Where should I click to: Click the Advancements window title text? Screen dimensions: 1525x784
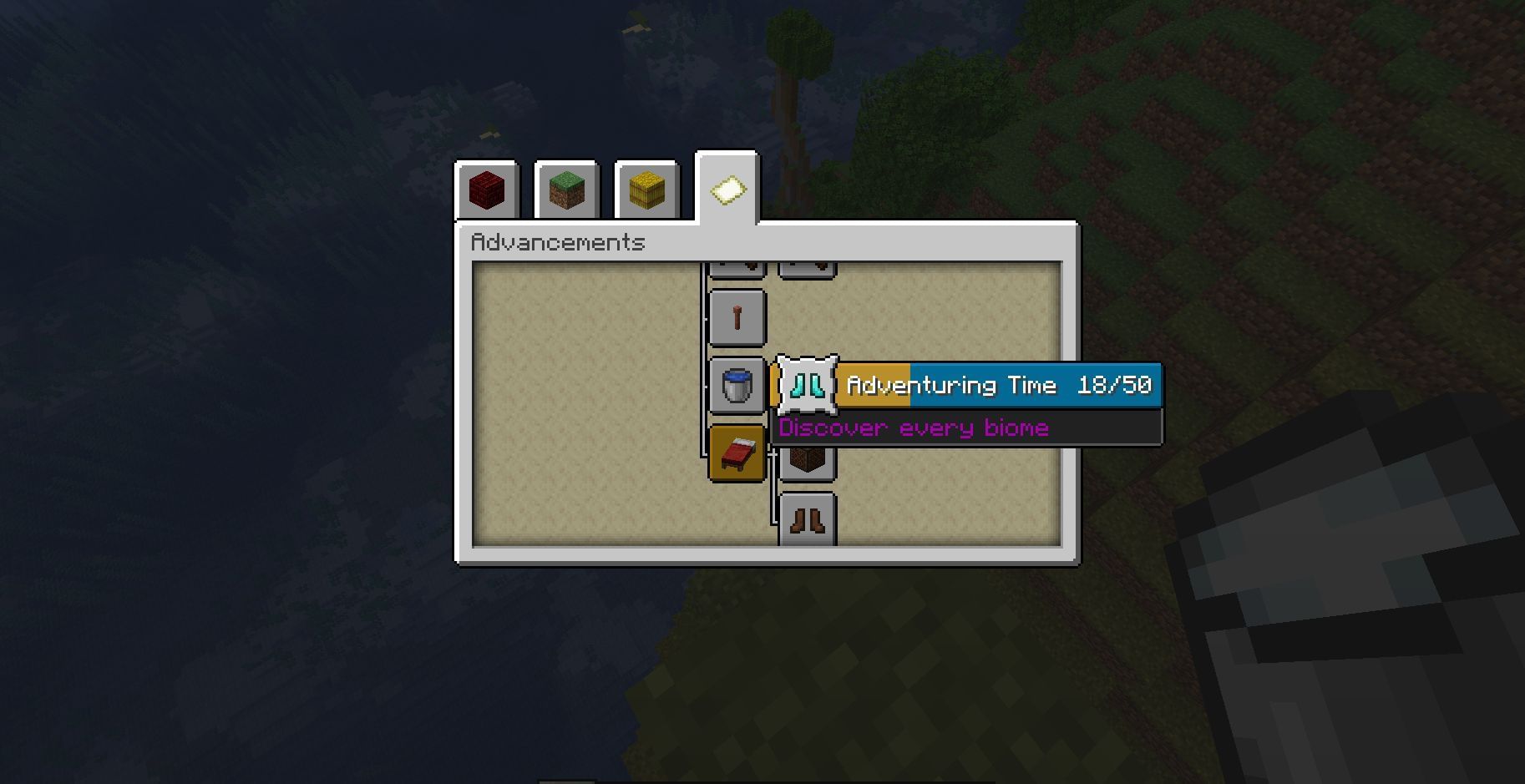coord(558,242)
